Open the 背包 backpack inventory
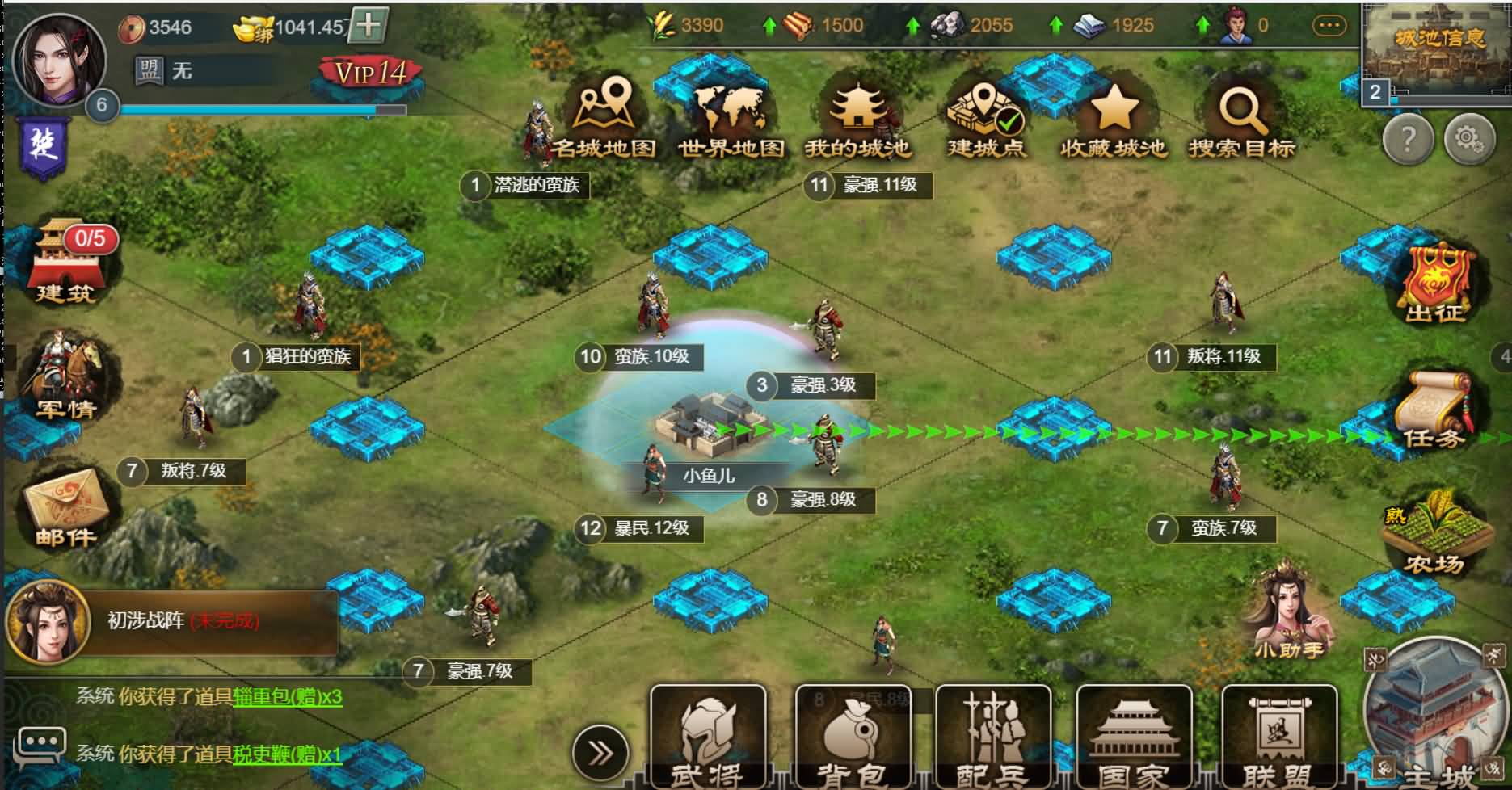 (x=852, y=737)
